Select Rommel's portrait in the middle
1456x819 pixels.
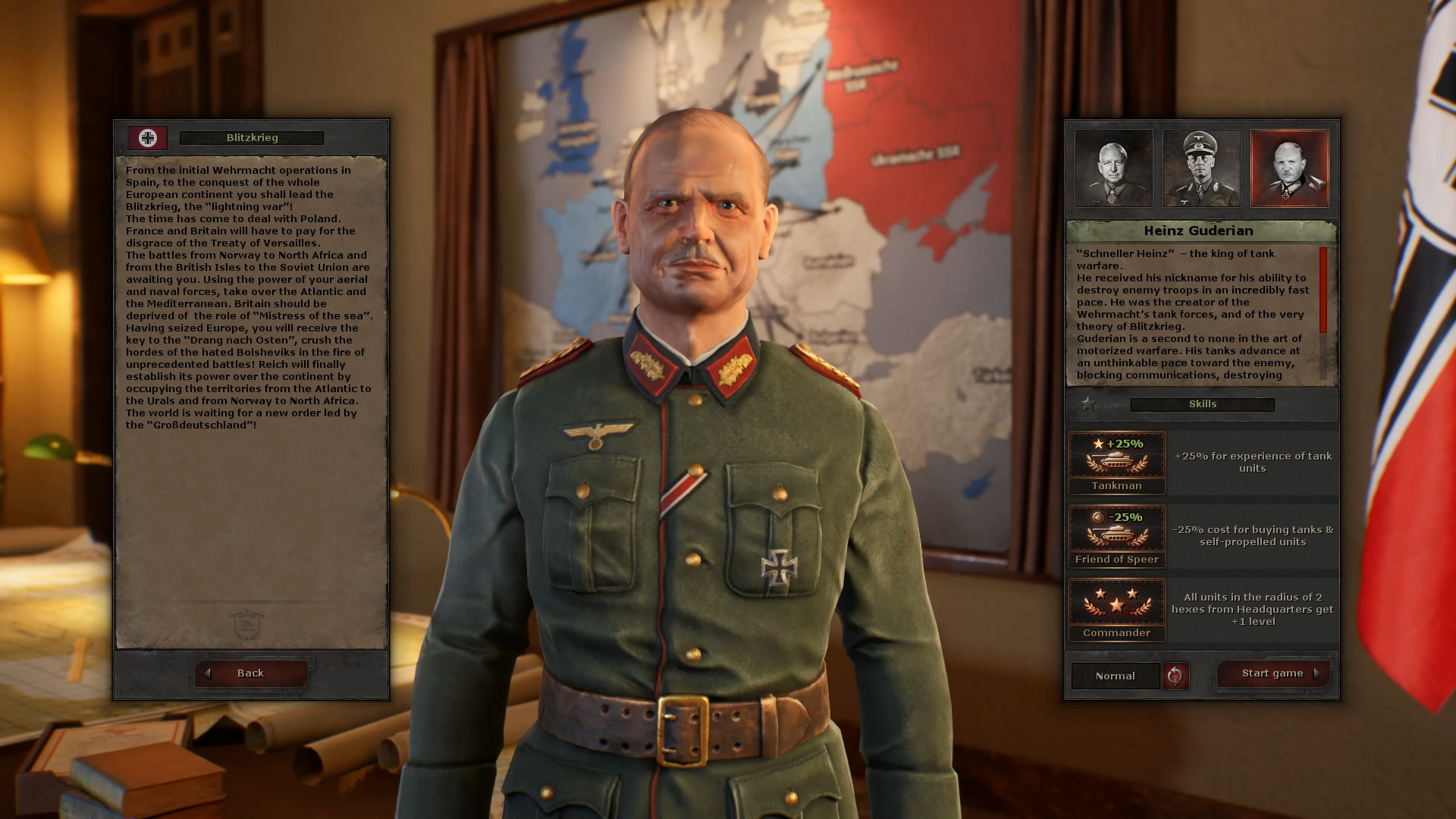[x=1201, y=168]
